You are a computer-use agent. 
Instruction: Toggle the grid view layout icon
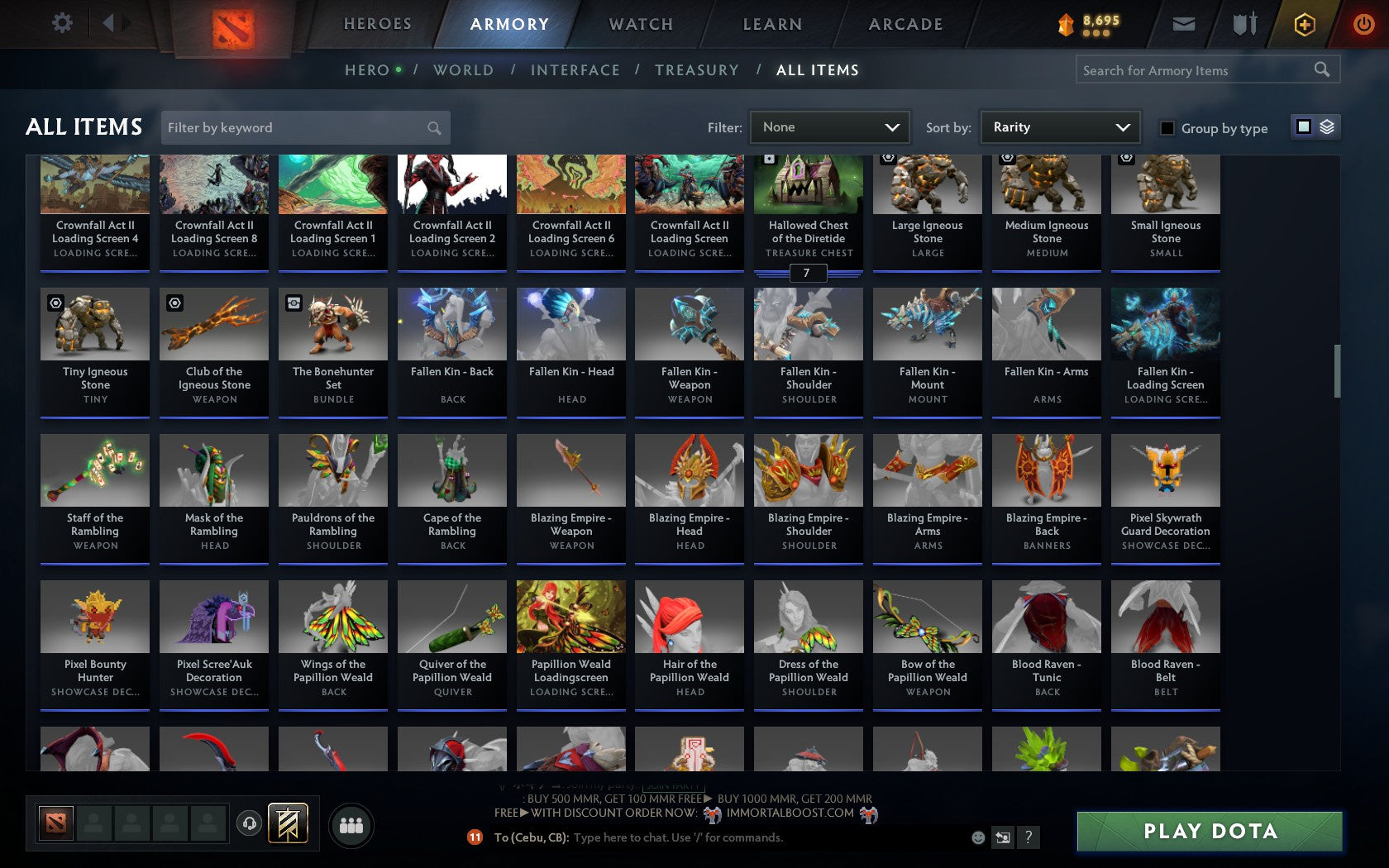[x=1302, y=127]
